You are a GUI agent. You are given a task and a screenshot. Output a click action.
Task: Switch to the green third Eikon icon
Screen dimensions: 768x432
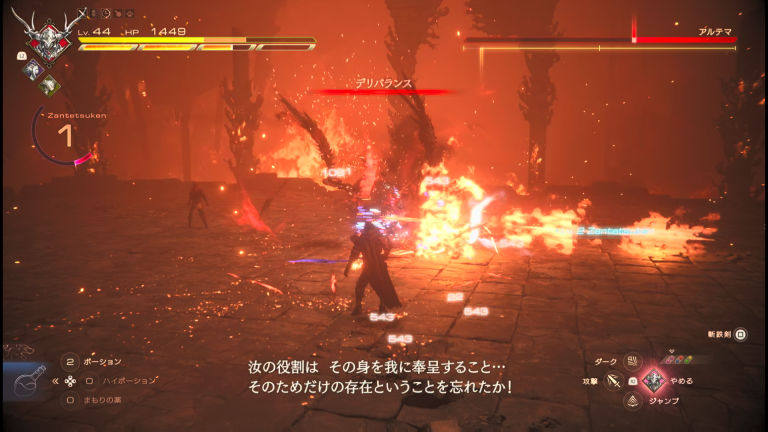coord(47,84)
